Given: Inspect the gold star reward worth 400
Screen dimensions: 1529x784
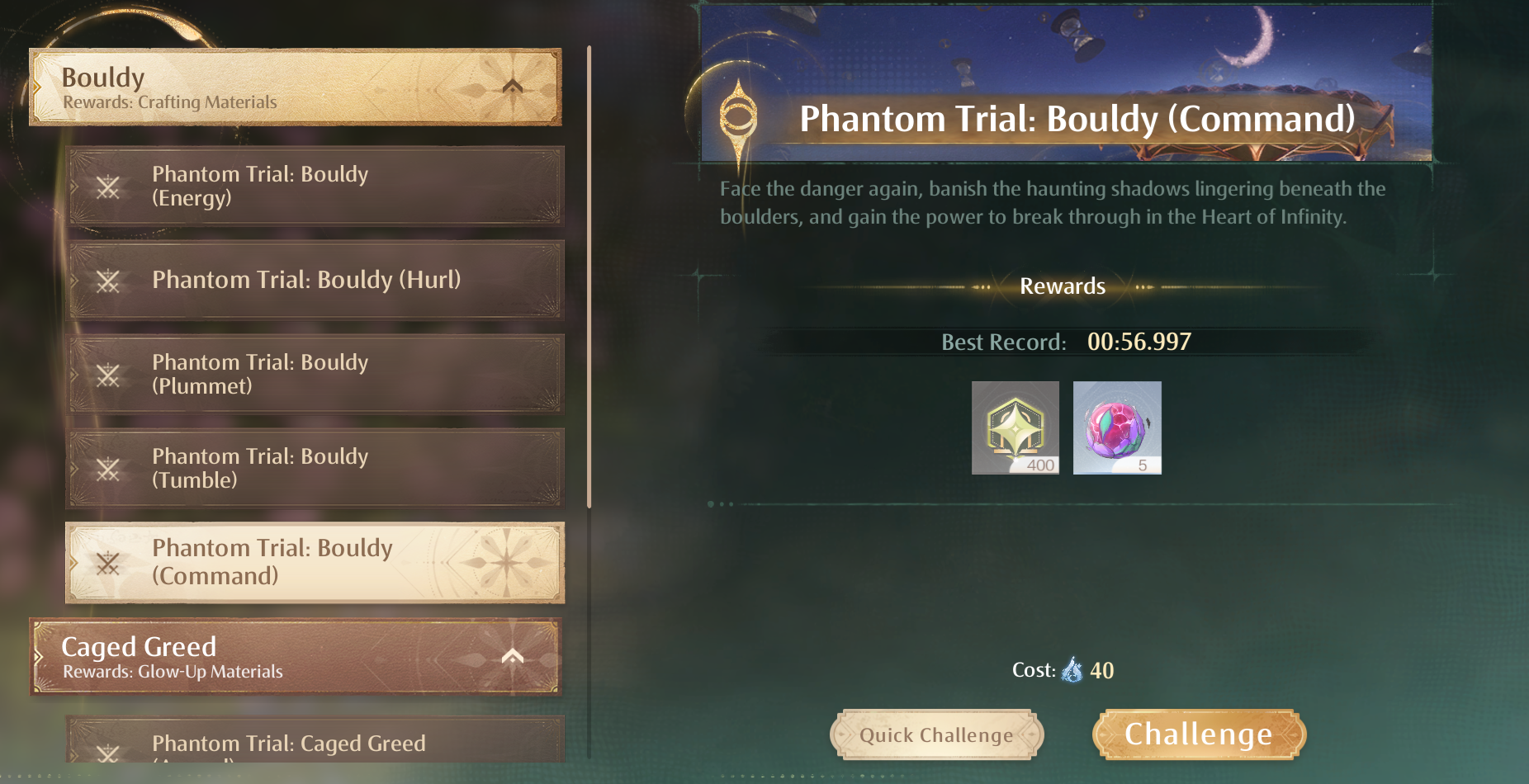Looking at the screenshot, I should [1015, 427].
